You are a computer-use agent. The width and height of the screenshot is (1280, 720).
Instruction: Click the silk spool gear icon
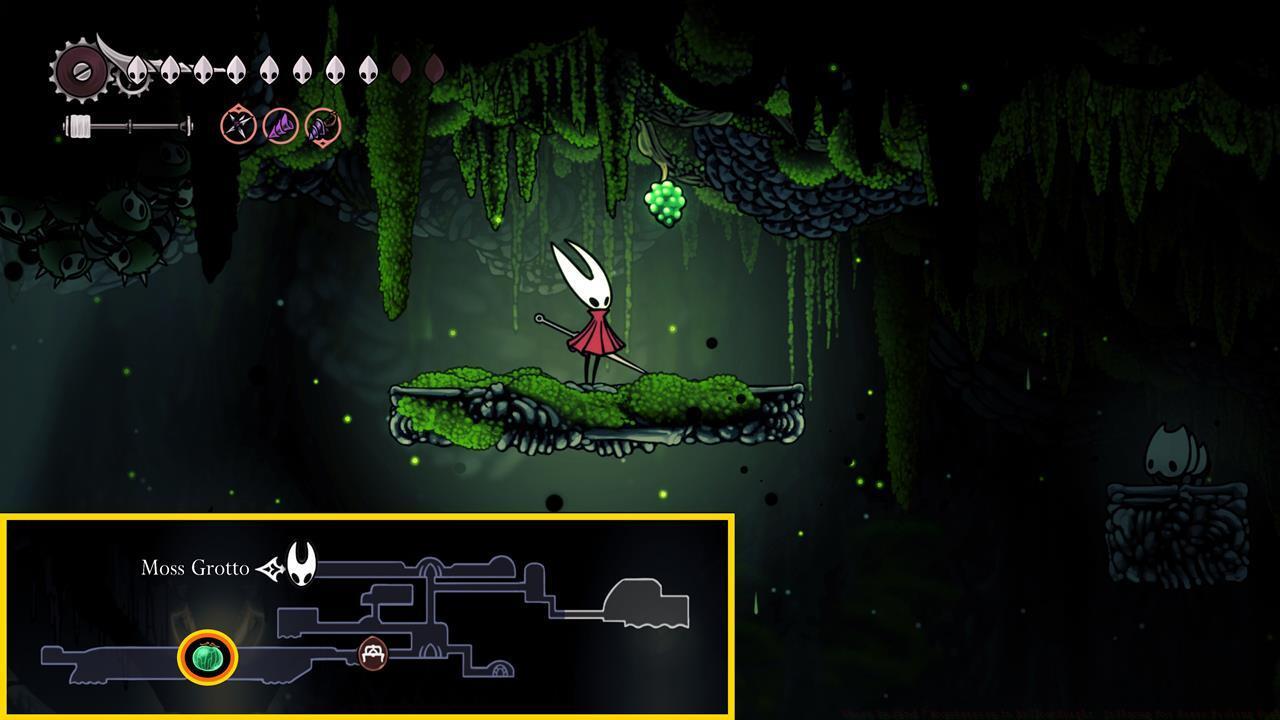80,71
